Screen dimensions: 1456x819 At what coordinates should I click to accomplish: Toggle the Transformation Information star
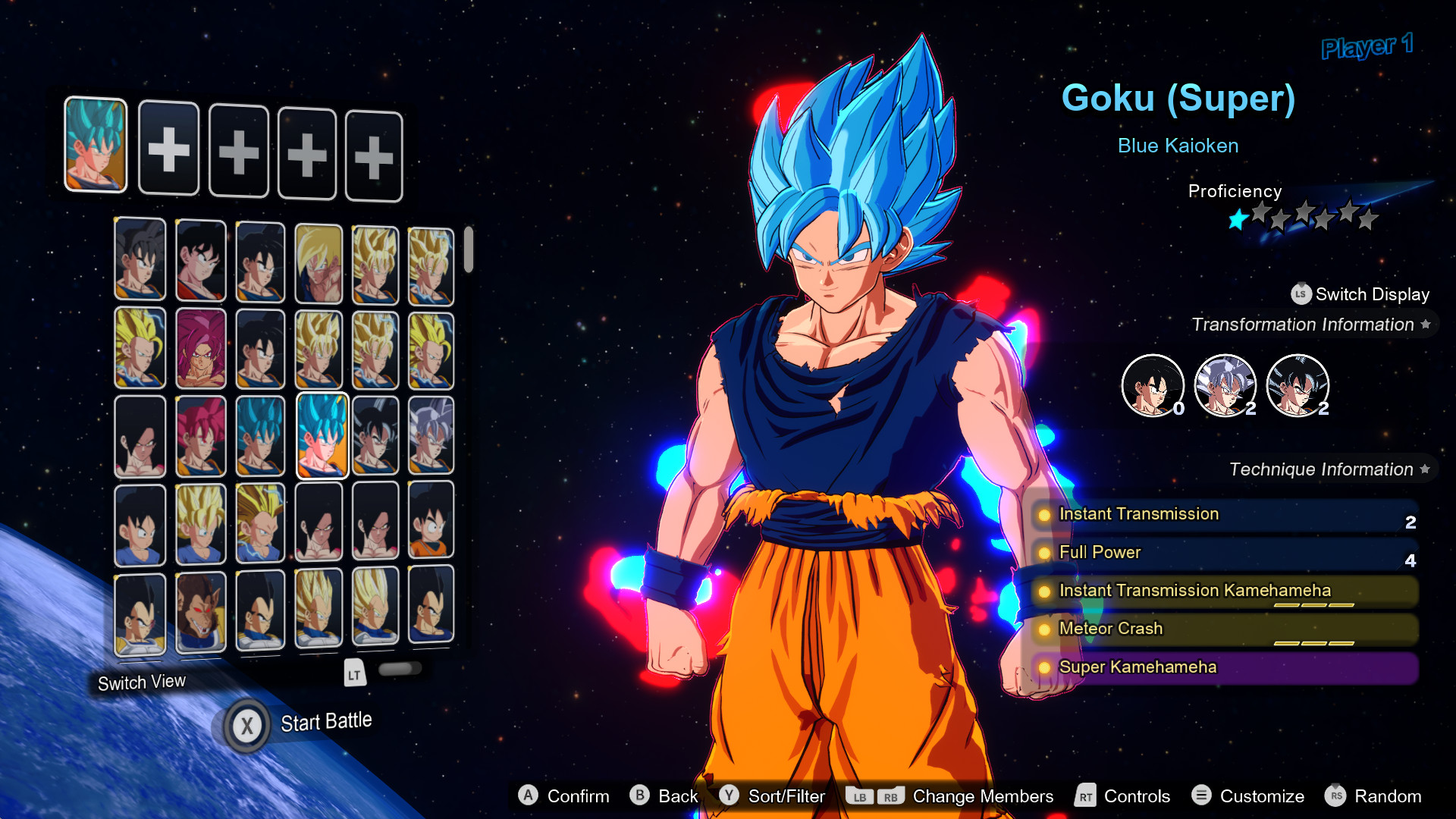point(1426,324)
